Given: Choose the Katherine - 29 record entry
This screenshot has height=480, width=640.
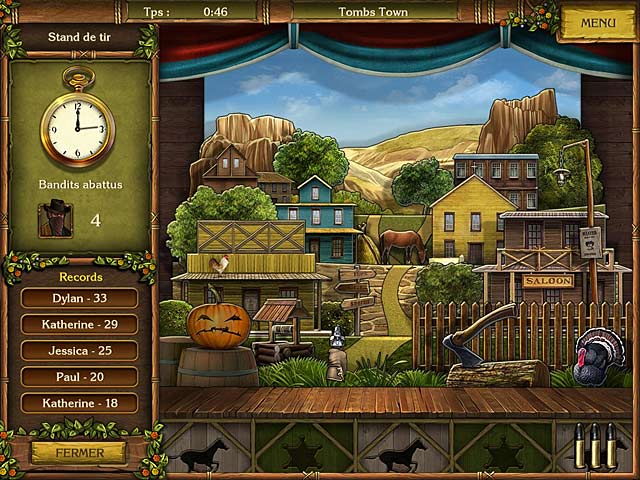Looking at the screenshot, I should 80,324.
